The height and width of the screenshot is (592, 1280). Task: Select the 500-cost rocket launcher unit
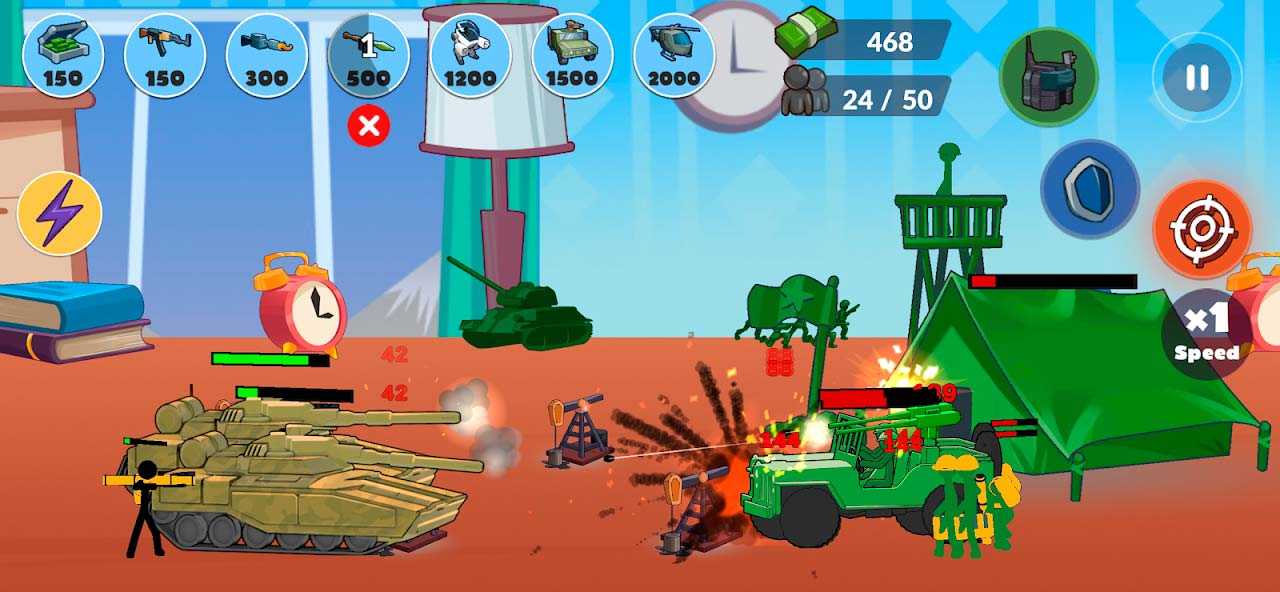pos(369,55)
